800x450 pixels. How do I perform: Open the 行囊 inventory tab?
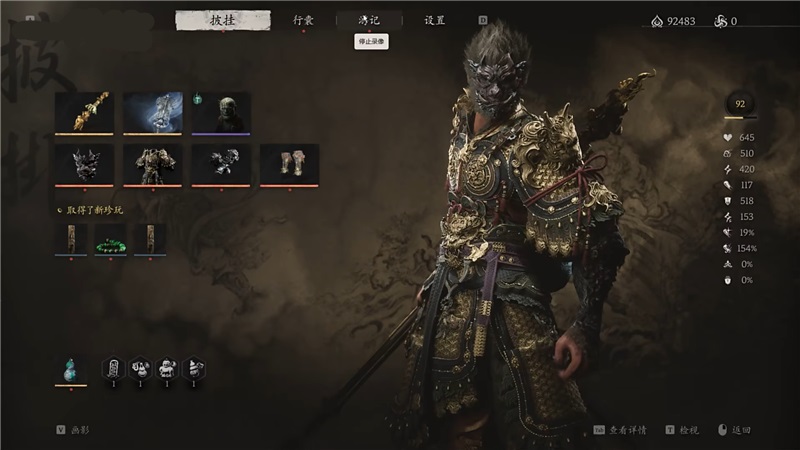(303, 20)
